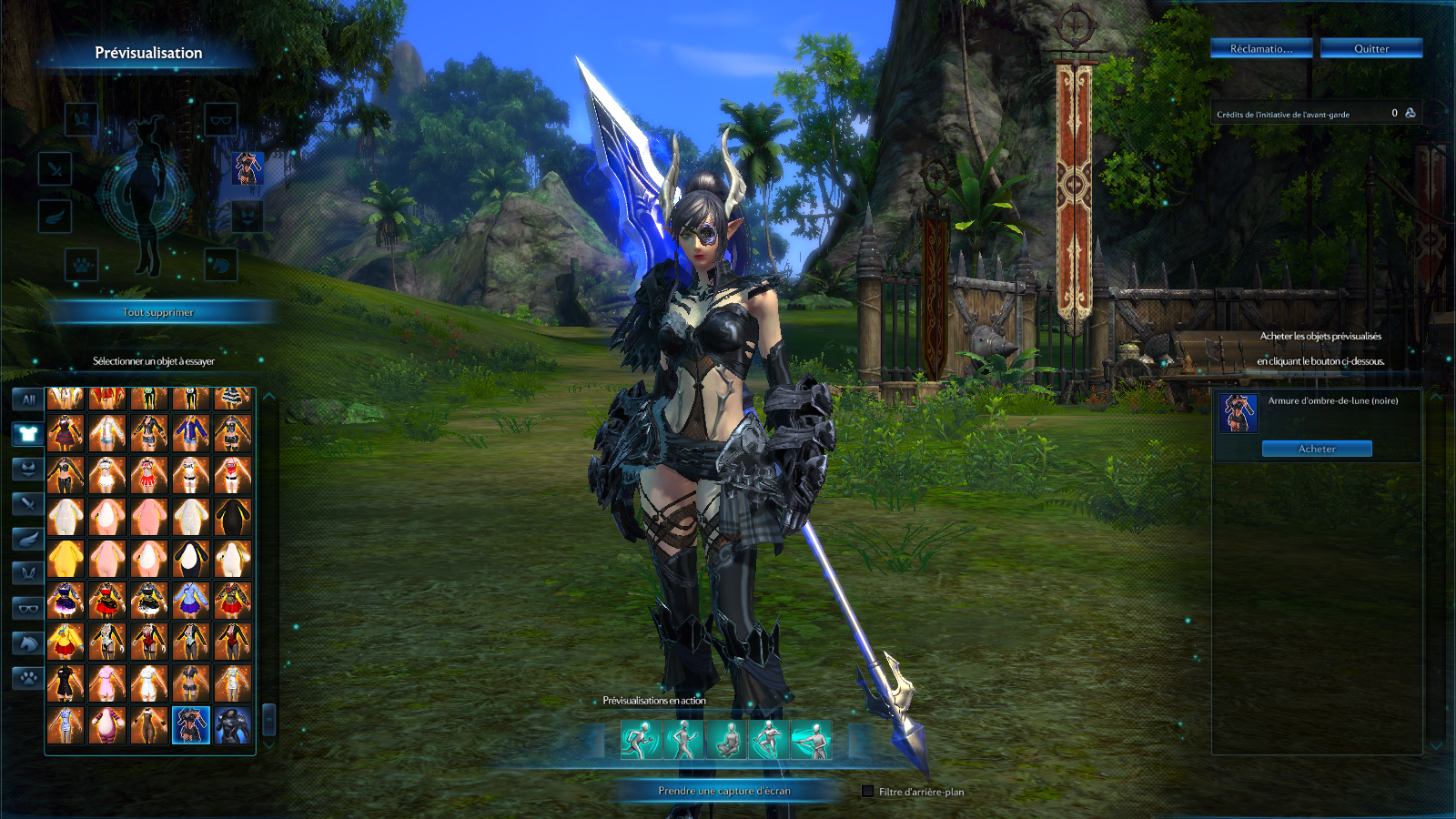
Task: Try on the solid yellow costume
Action: click(x=66, y=558)
